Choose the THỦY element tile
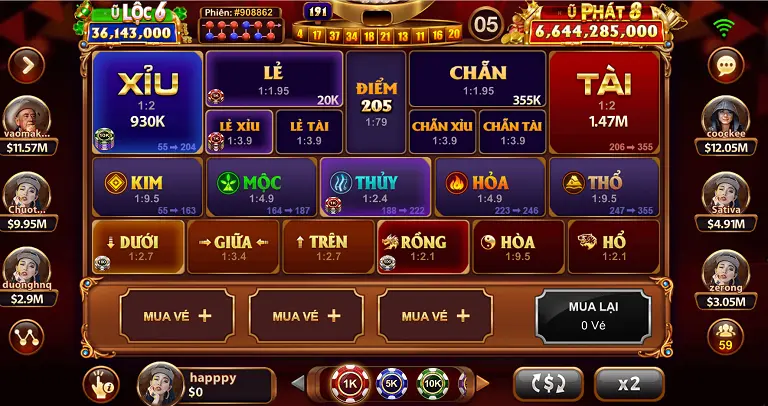Viewport: 768px width, 406px height. point(375,185)
